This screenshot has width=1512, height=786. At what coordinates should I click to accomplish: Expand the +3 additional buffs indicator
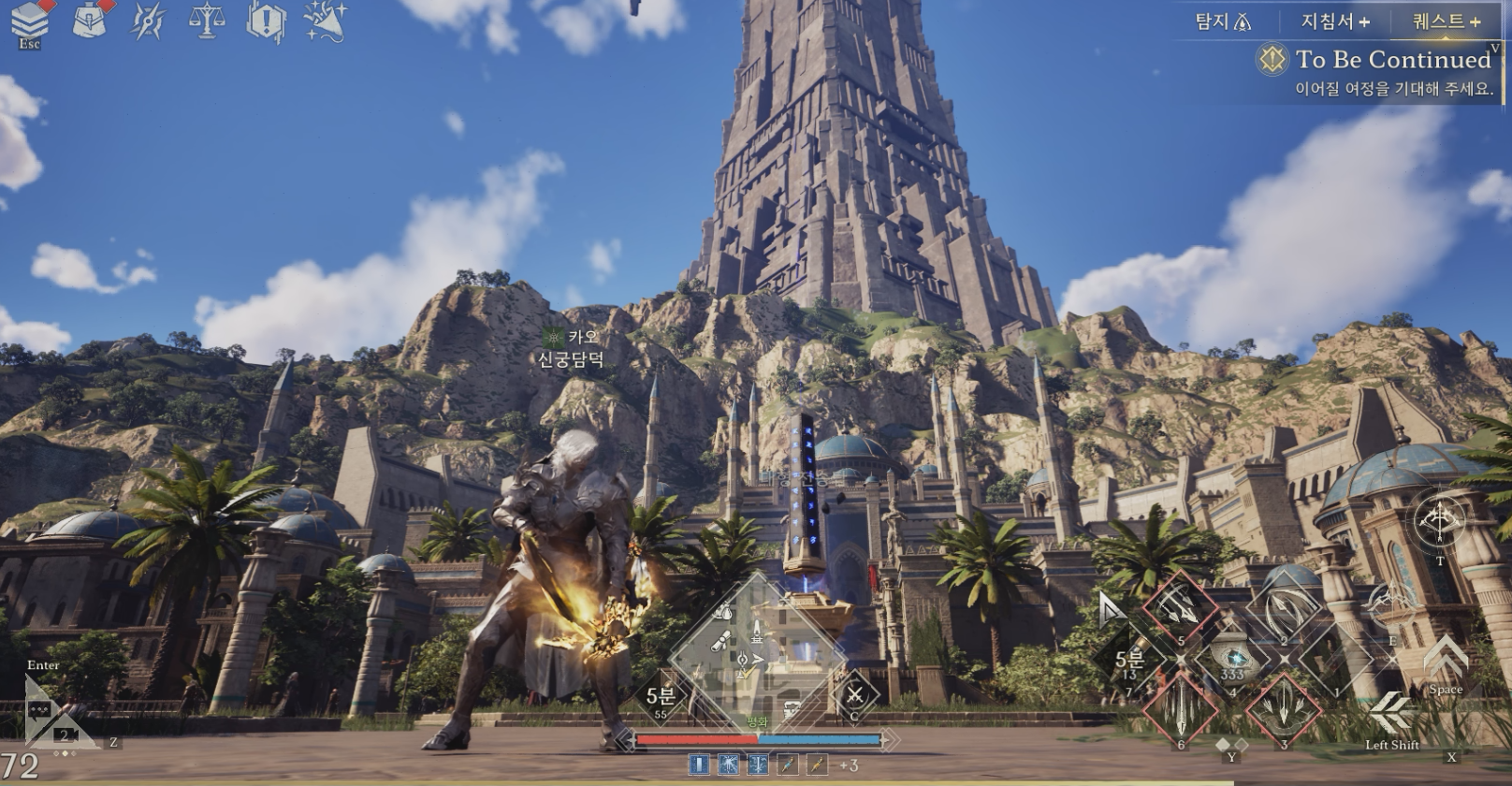tap(848, 765)
